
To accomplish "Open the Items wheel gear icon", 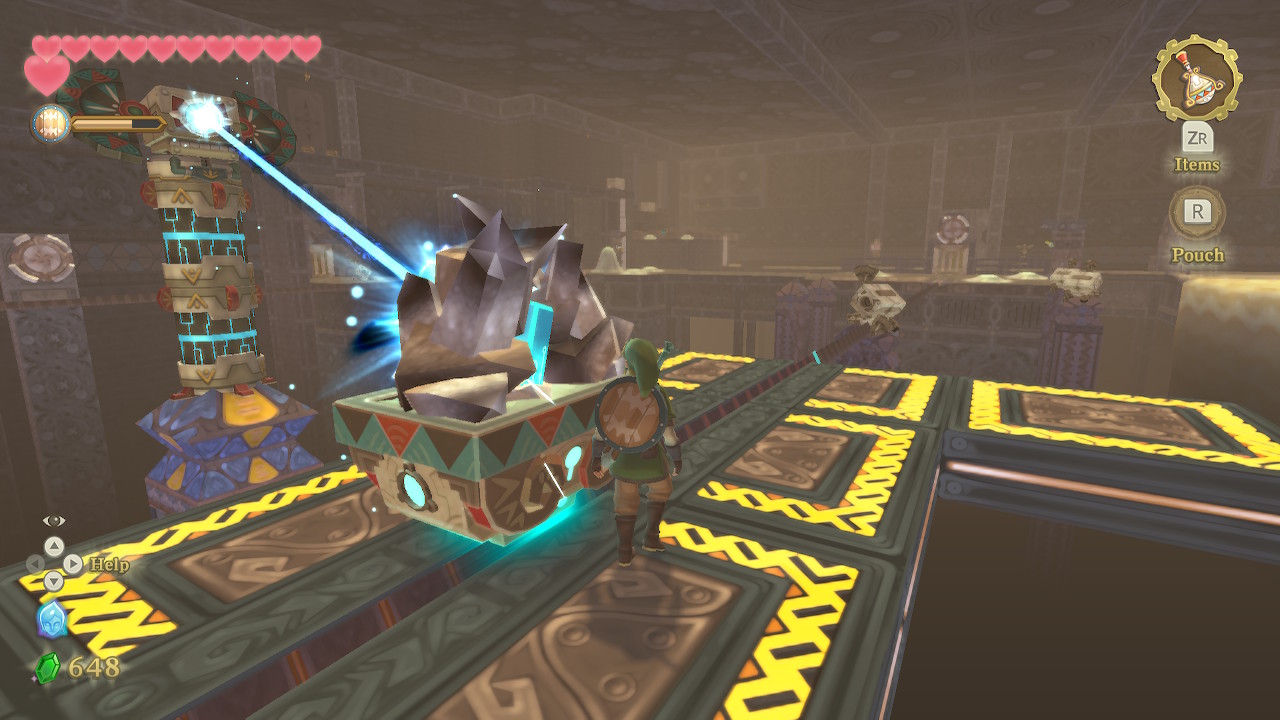I will pos(1197,78).
